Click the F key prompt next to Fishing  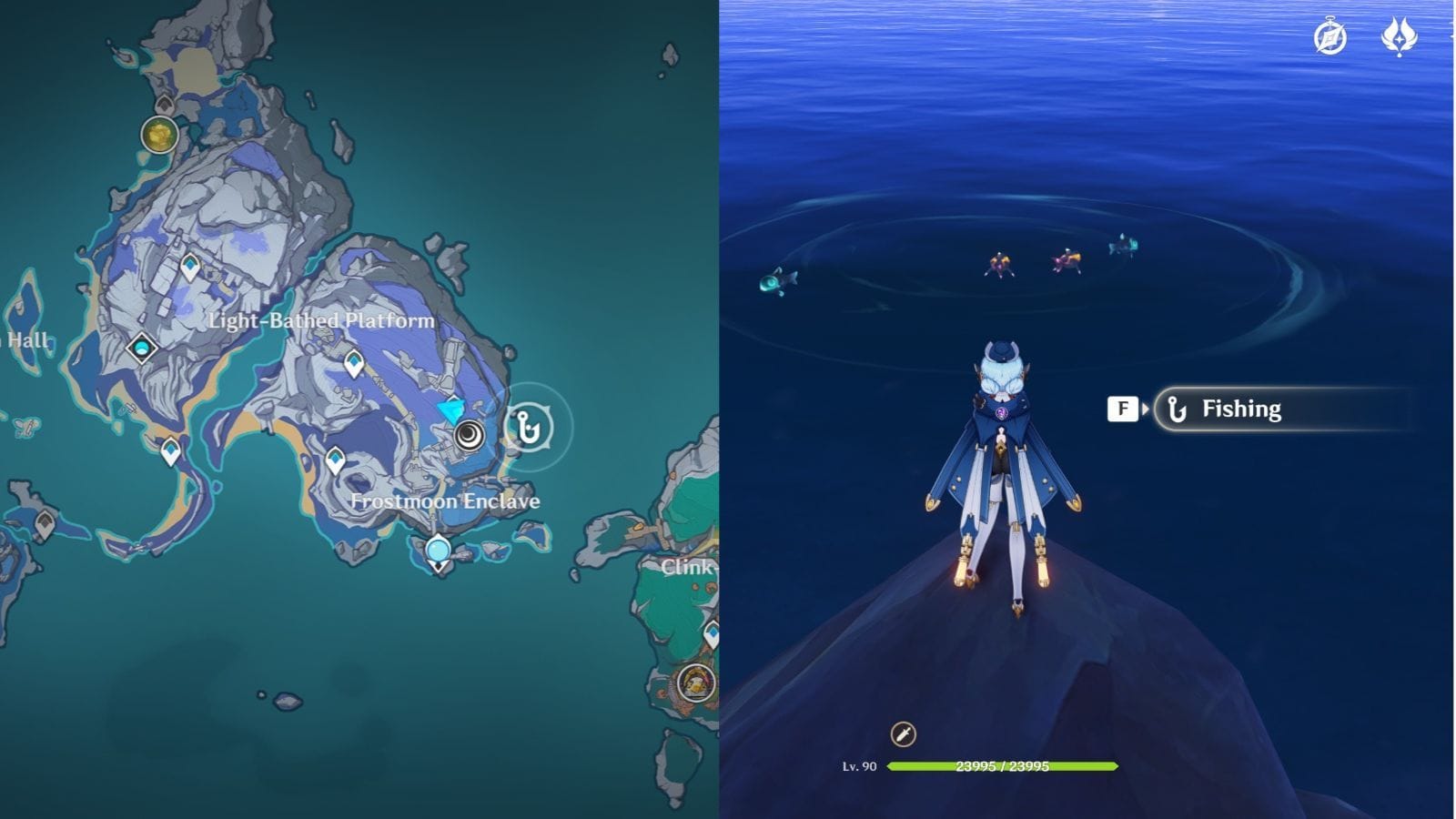point(1123,409)
